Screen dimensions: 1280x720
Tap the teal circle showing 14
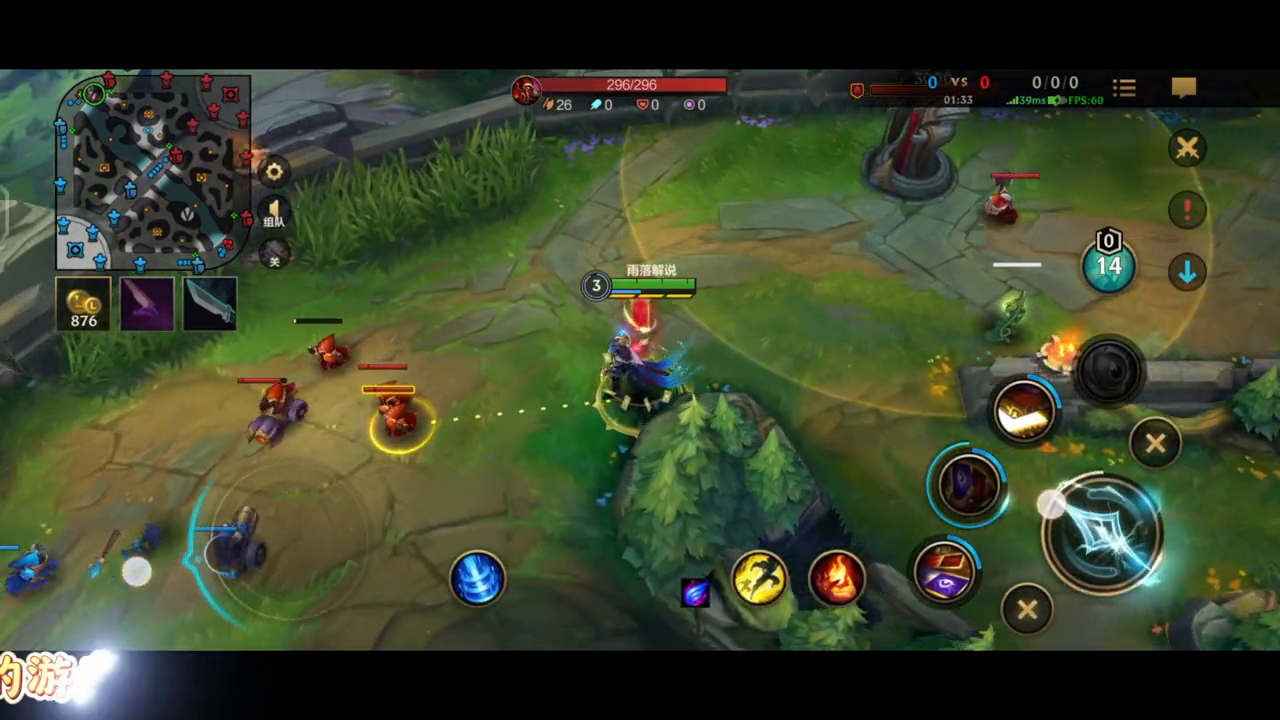[x=1108, y=266]
